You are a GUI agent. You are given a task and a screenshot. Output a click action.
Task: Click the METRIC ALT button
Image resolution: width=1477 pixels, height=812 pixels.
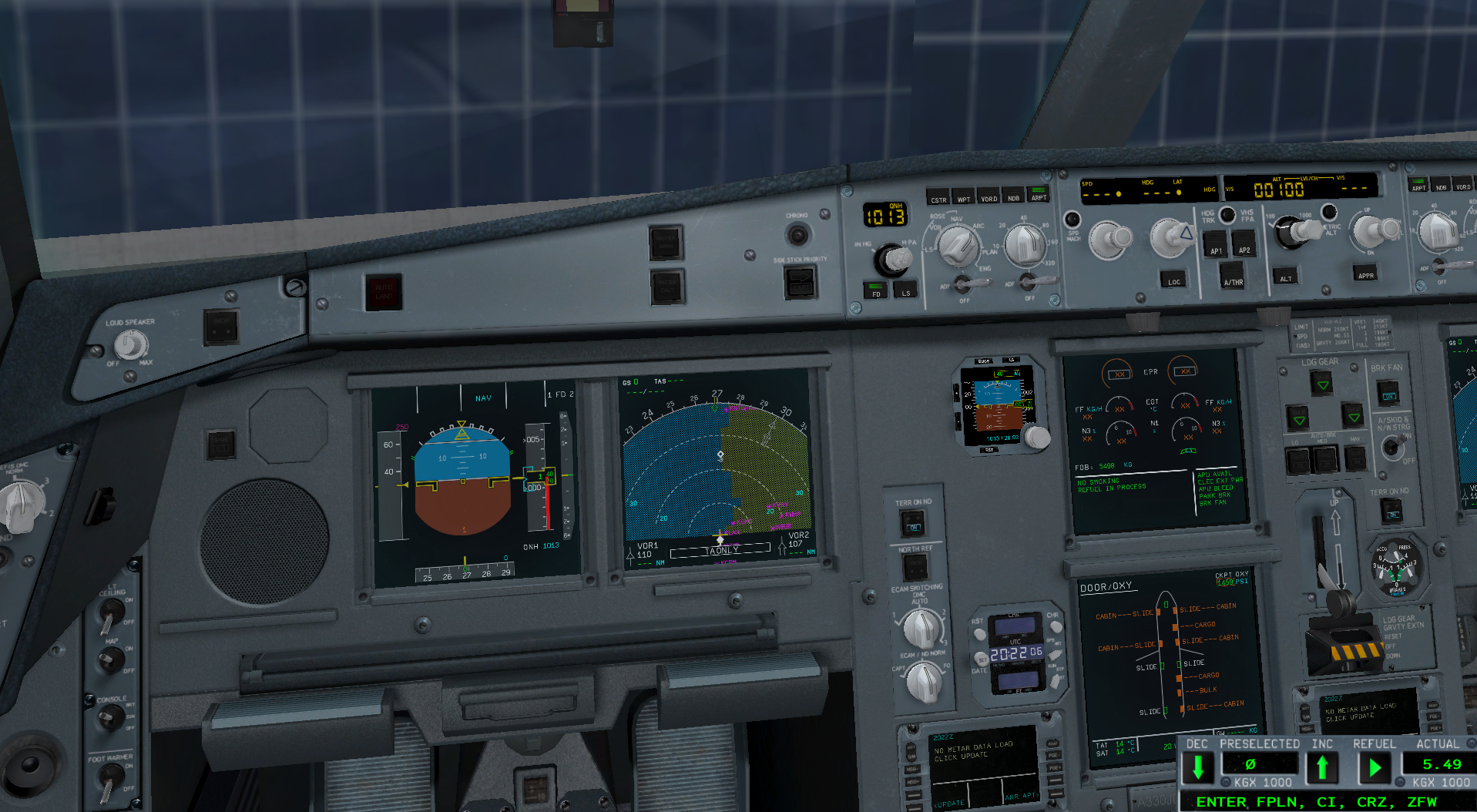tap(1329, 212)
